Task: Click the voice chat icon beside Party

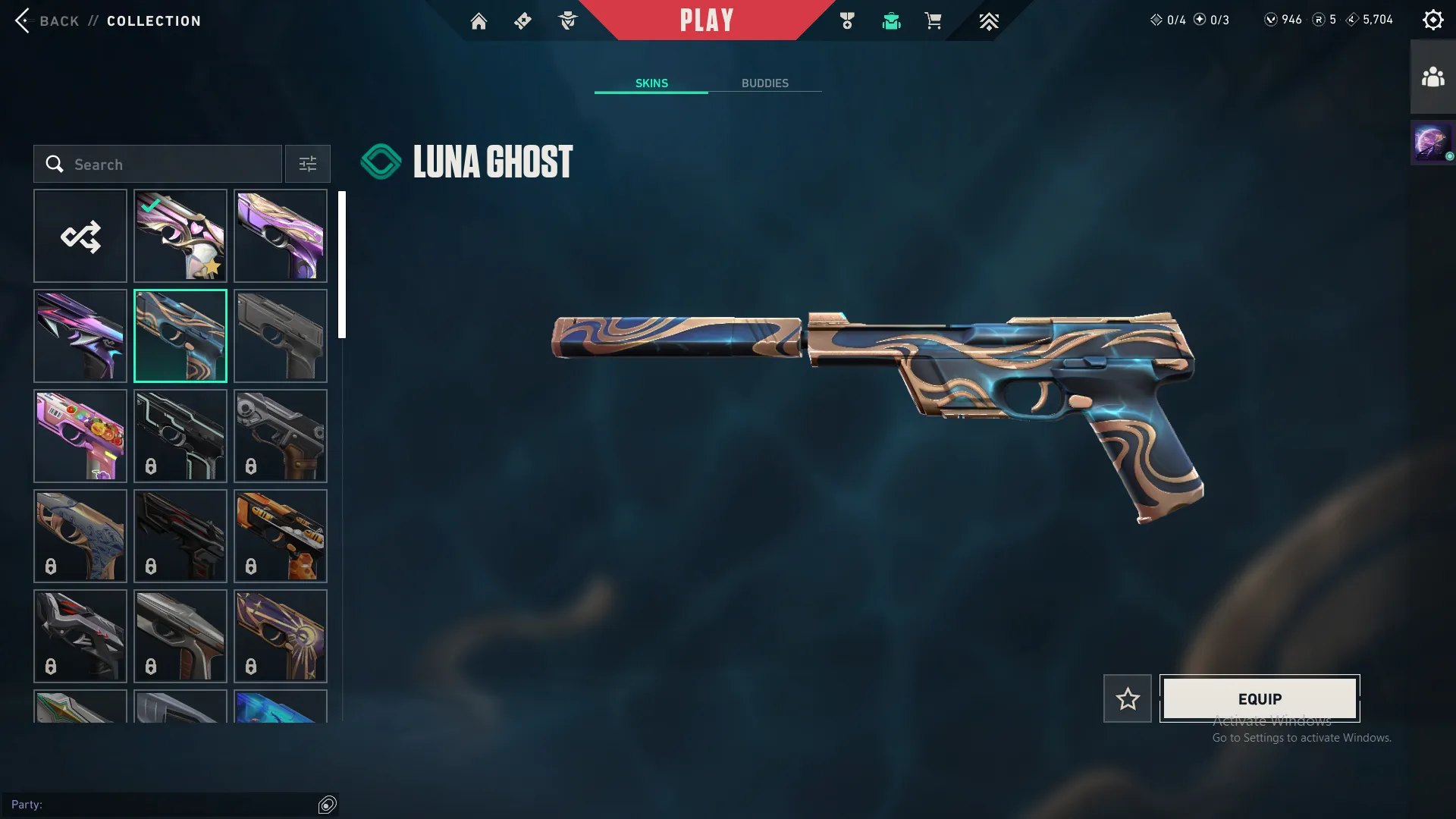Action: 328,805
